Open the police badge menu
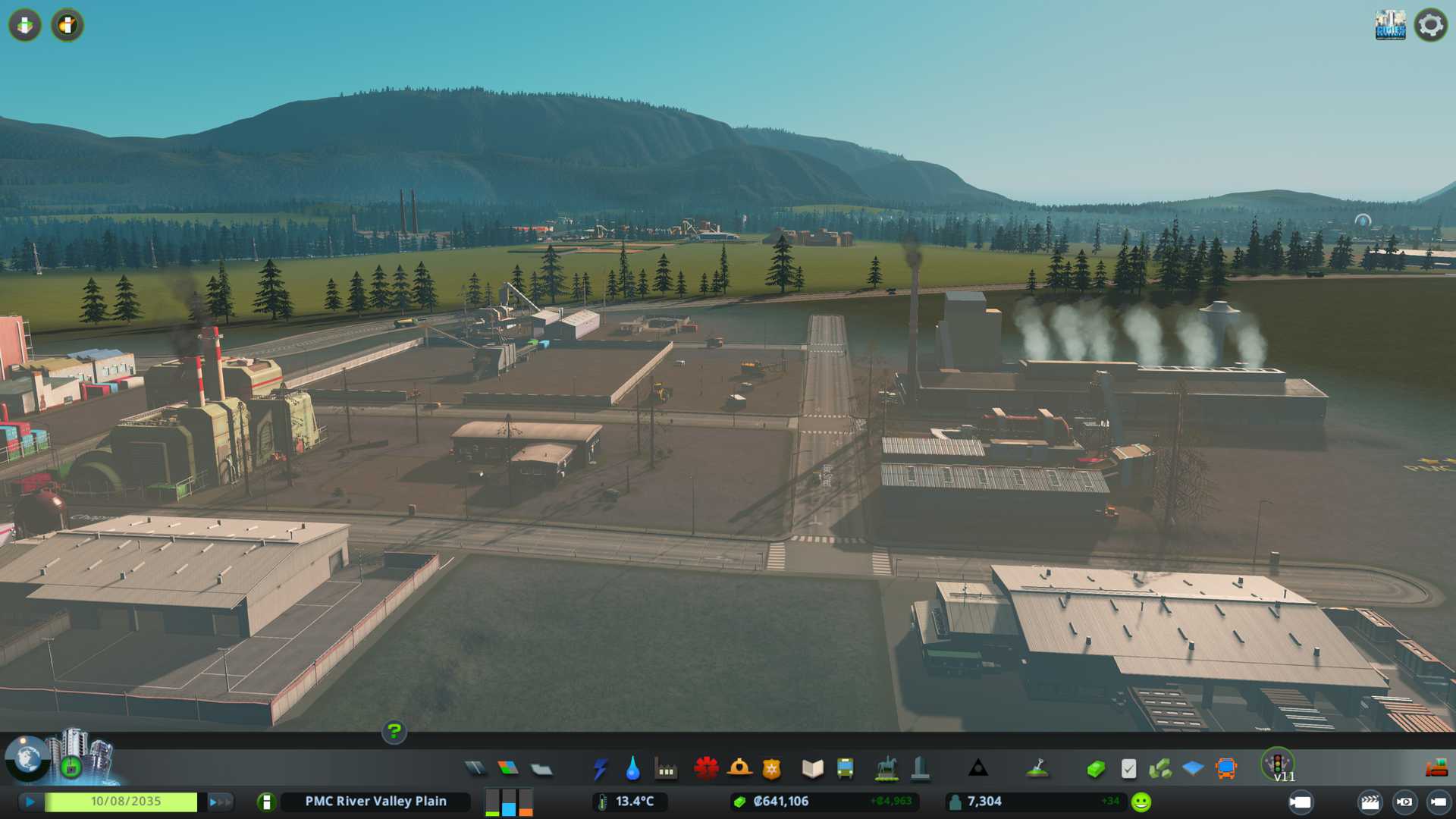The height and width of the screenshot is (819, 1456). tap(771, 769)
